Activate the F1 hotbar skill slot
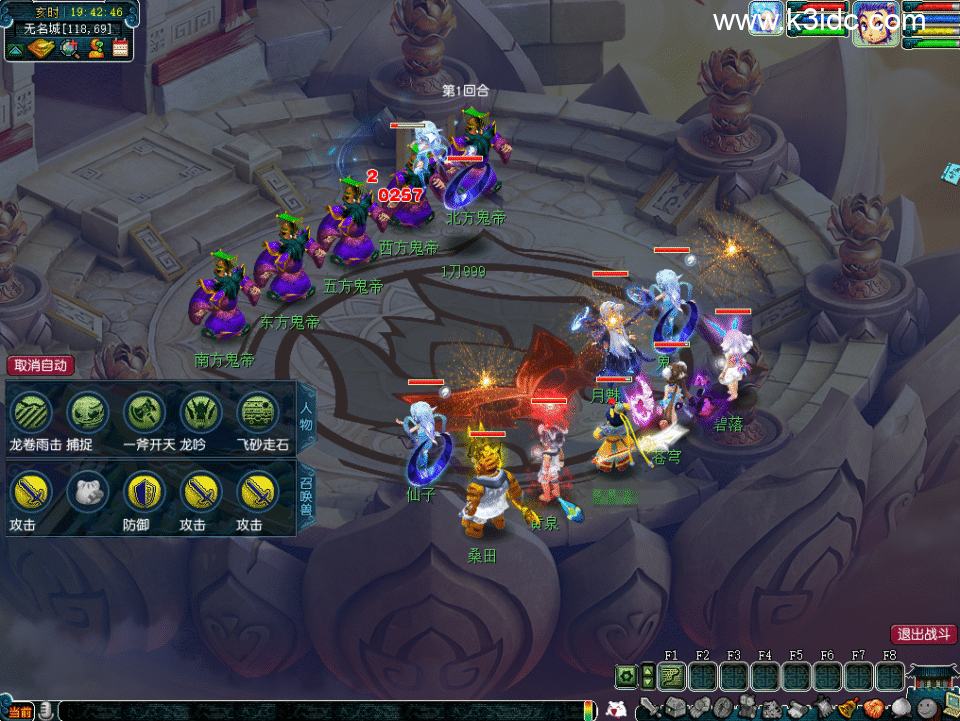Screen dimensions: 960x721 pos(672,677)
